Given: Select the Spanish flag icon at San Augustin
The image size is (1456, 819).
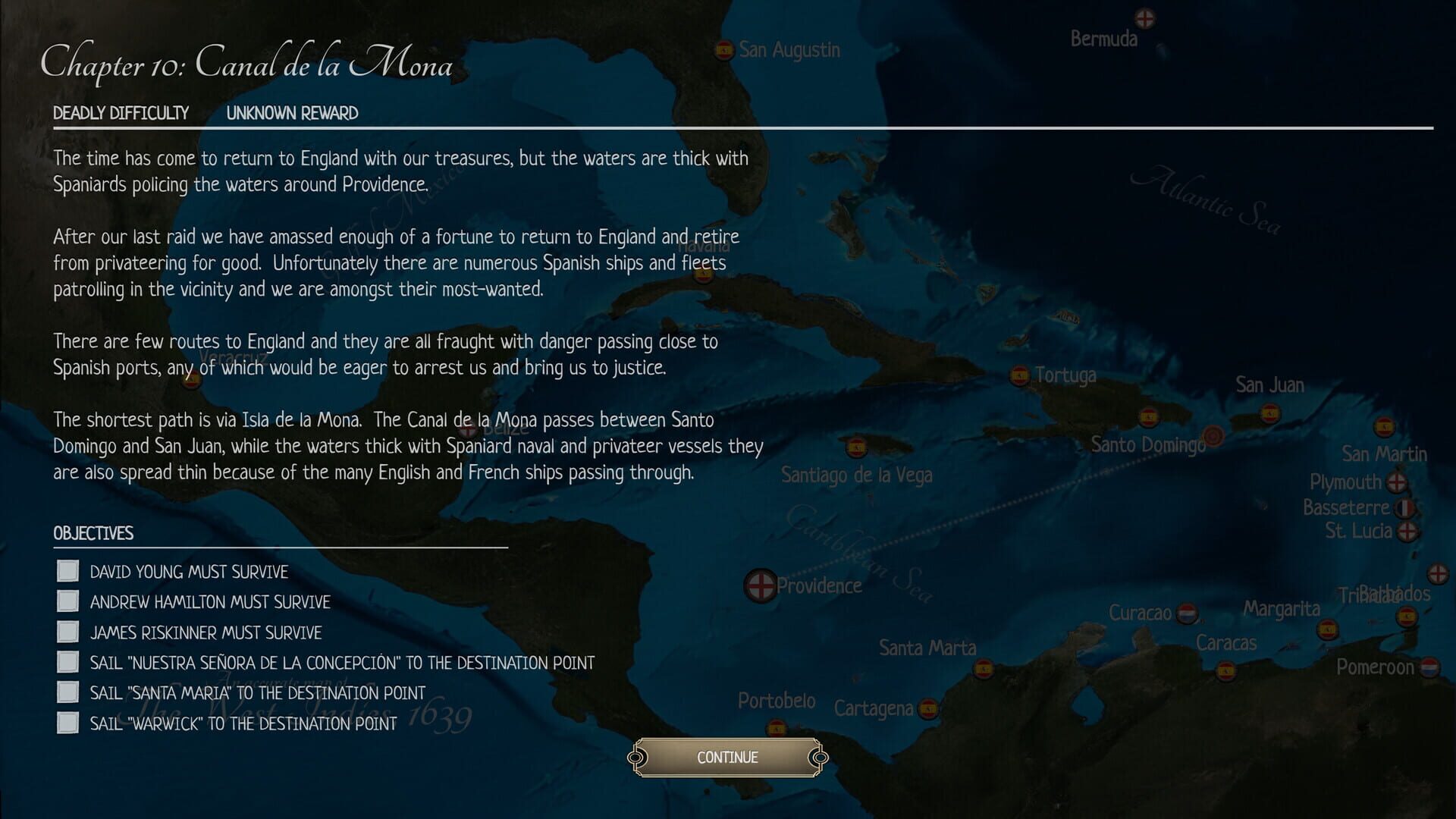Looking at the screenshot, I should (x=725, y=51).
